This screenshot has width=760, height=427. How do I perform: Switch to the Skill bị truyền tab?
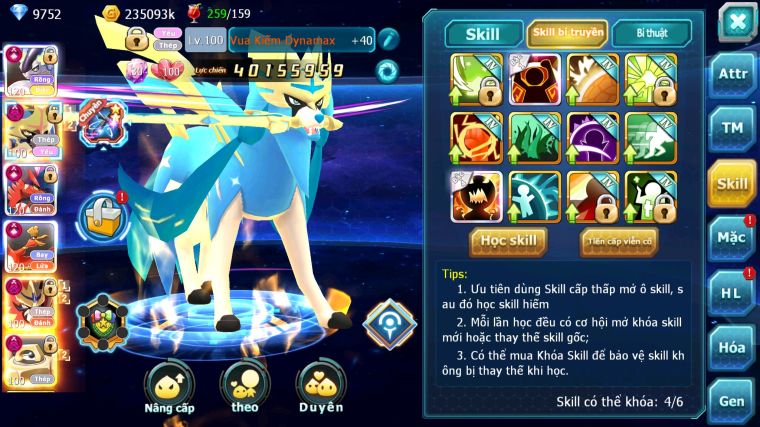click(x=566, y=32)
